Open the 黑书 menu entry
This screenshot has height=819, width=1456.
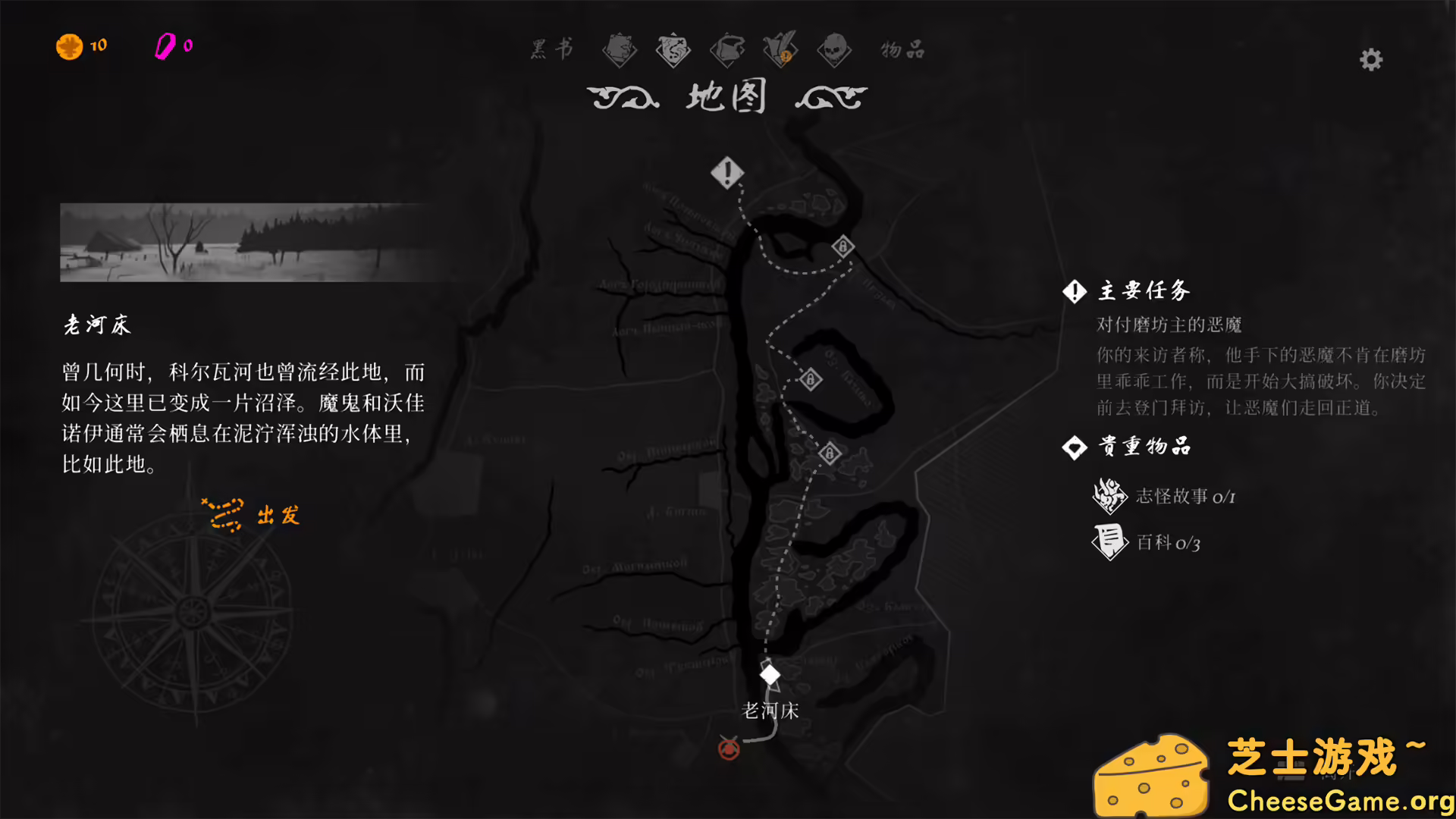(551, 50)
